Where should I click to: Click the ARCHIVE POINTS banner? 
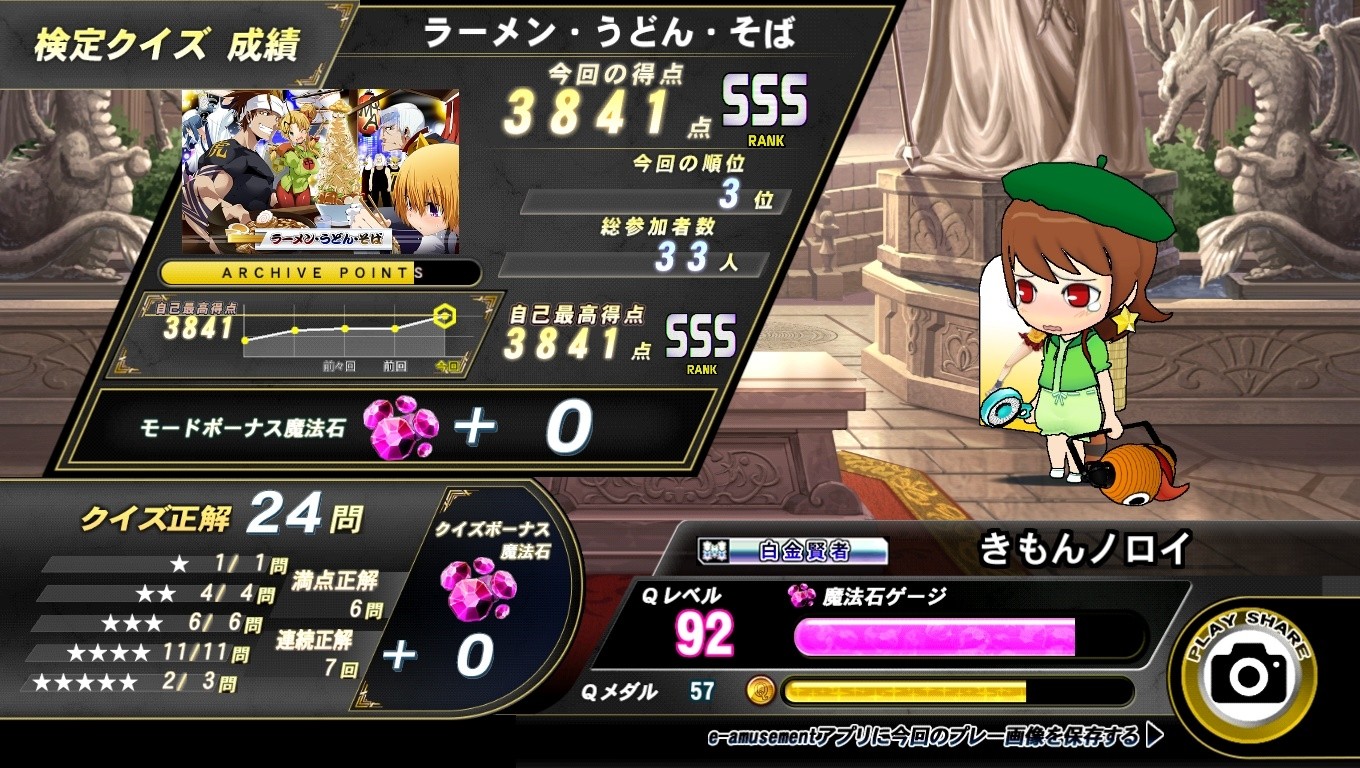pyautogui.click(x=320, y=273)
